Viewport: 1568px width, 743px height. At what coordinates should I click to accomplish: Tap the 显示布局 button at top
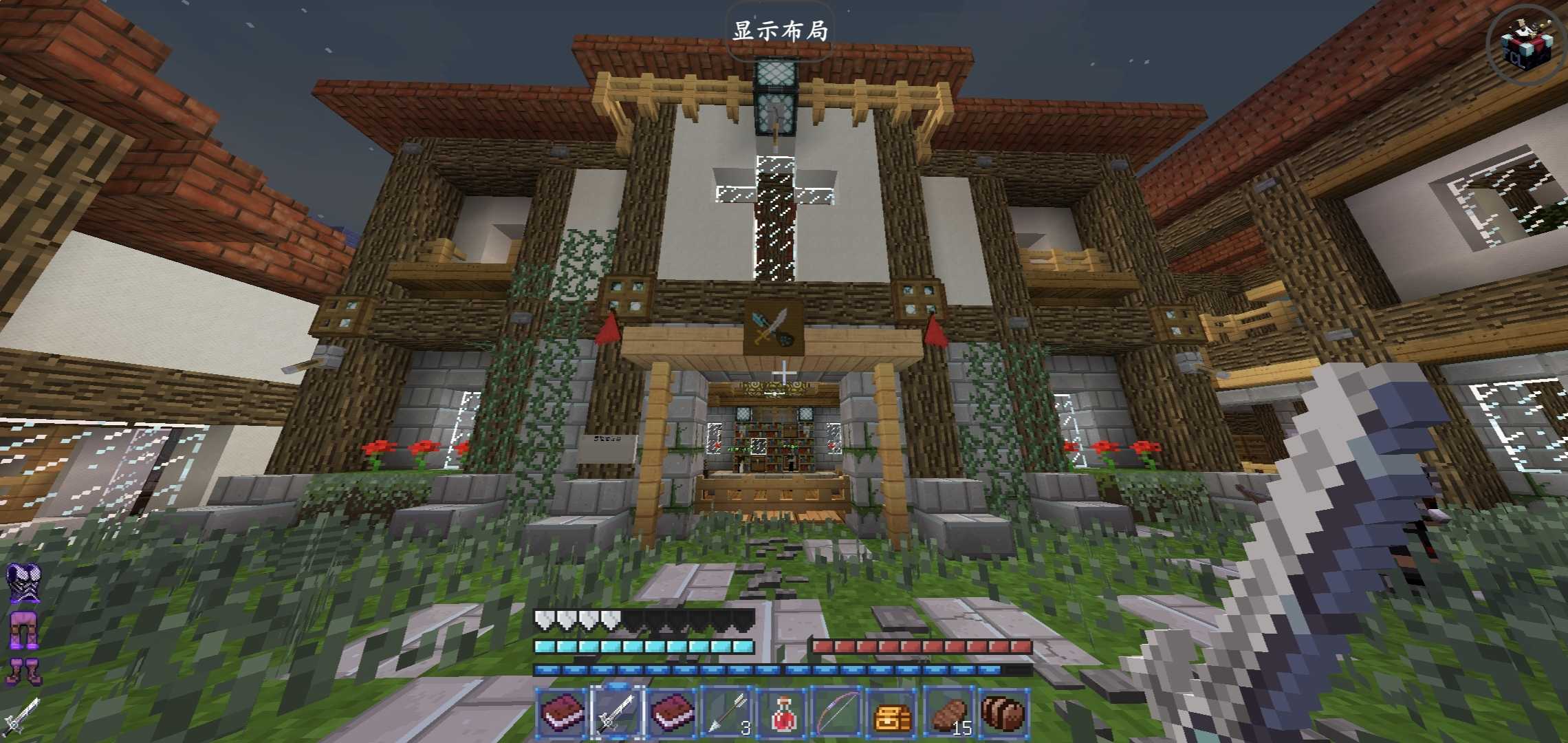point(780,32)
